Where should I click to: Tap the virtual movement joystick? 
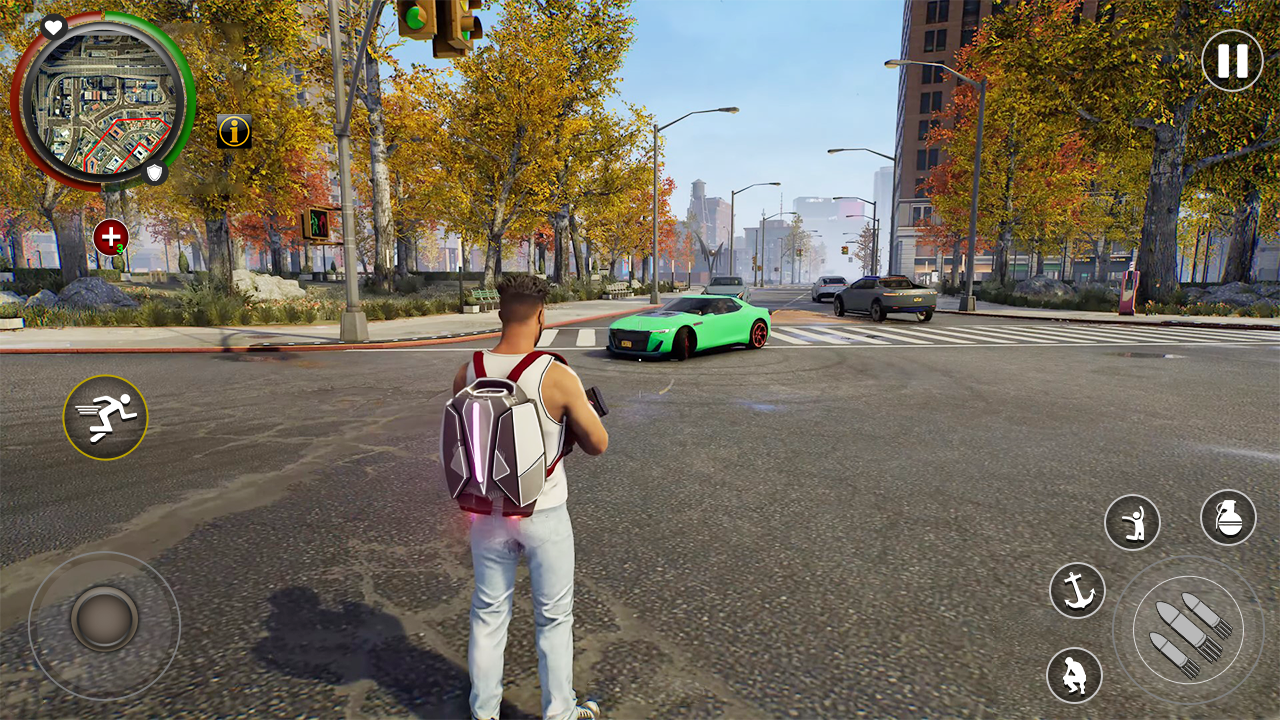click(104, 618)
